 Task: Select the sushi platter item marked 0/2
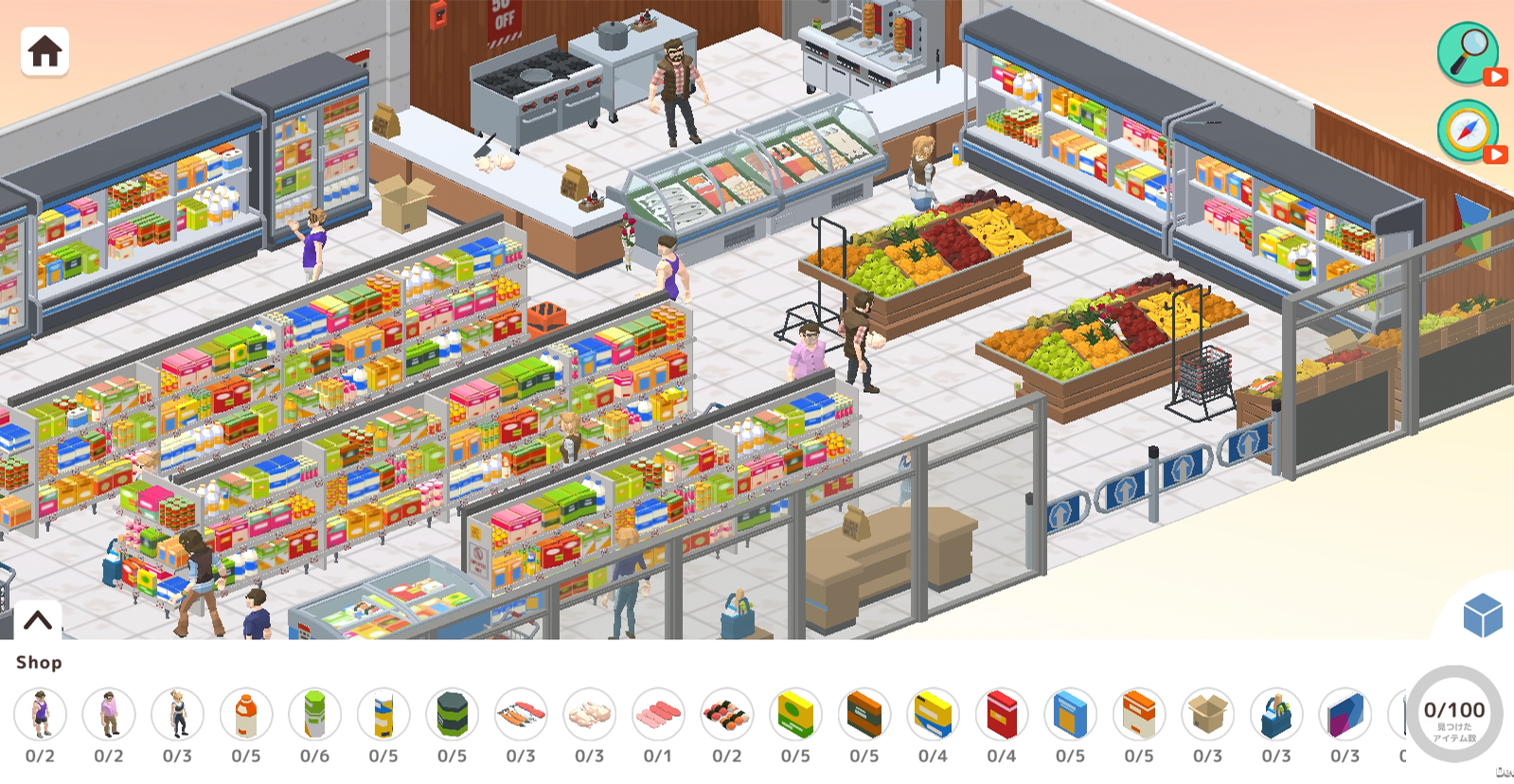(x=726, y=715)
